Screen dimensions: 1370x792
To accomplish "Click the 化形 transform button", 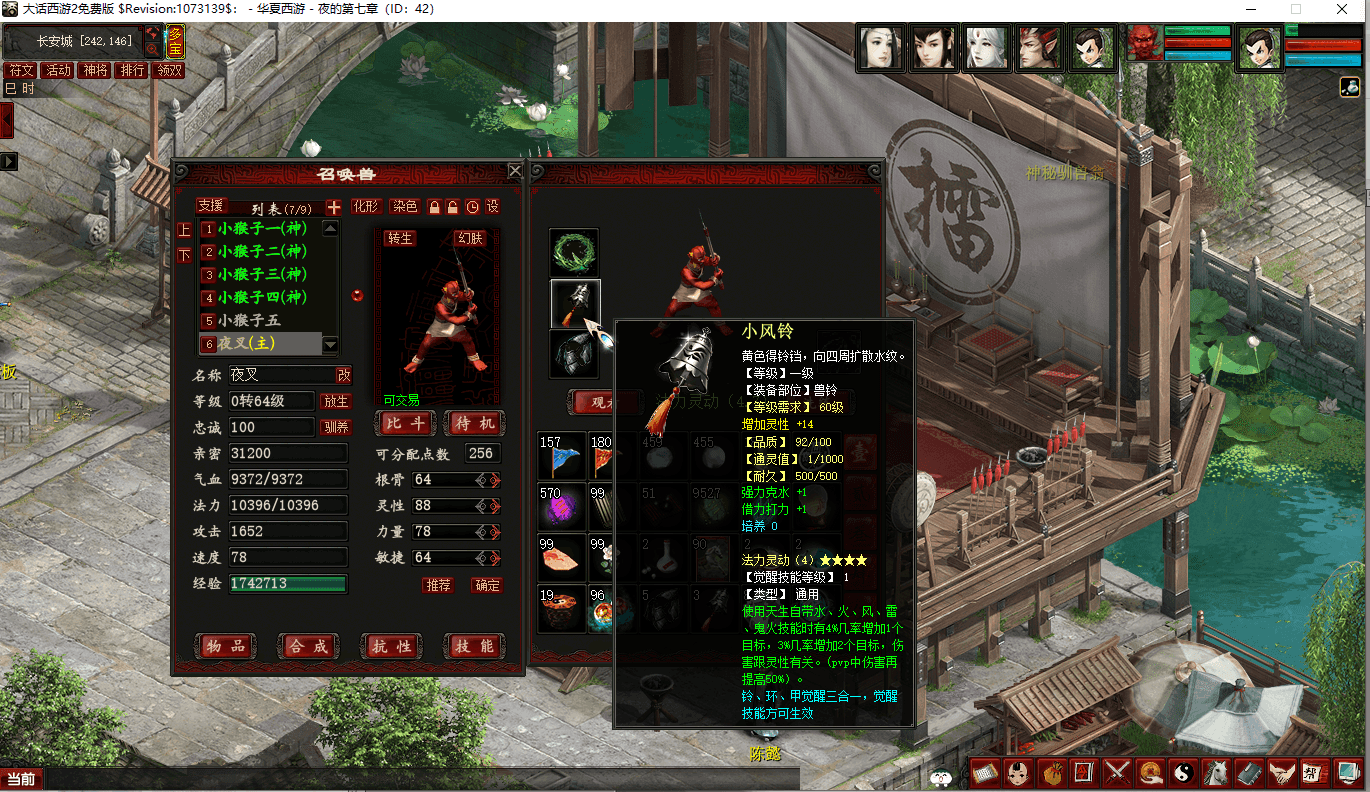I will point(366,206).
